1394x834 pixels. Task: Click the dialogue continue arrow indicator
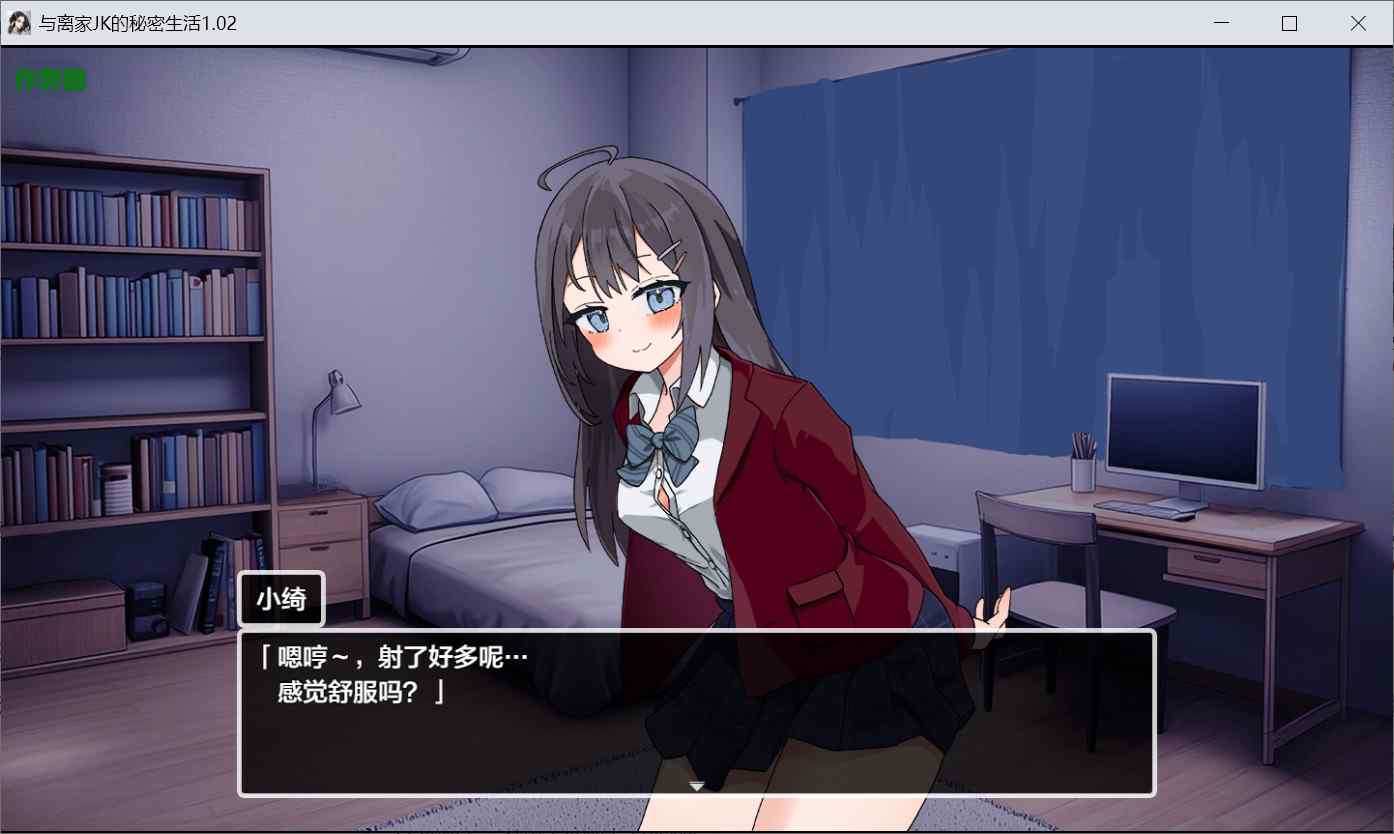pyautogui.click(x=697, y=786)
